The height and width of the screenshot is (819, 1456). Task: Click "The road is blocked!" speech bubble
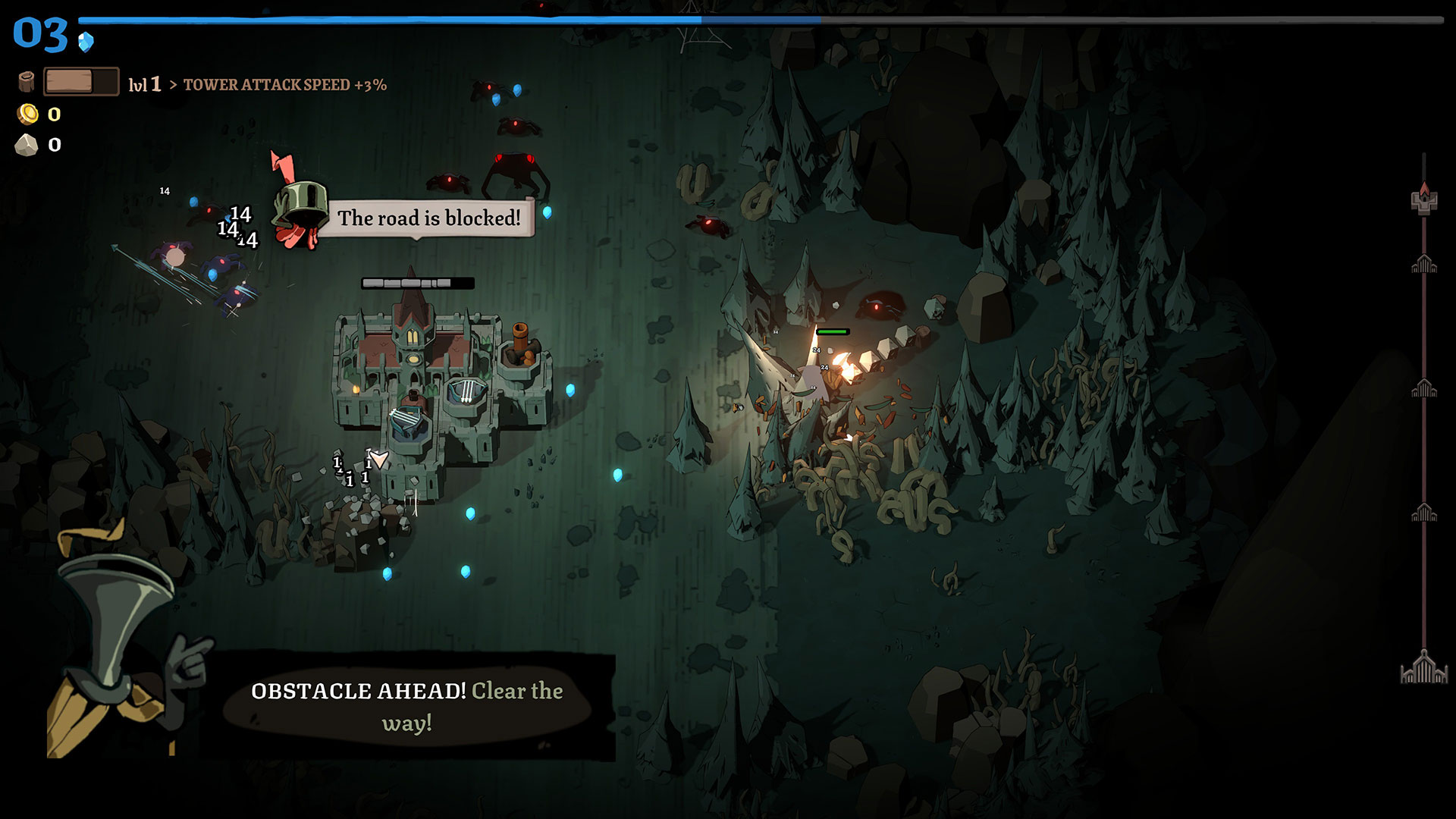tap(428, 218)
